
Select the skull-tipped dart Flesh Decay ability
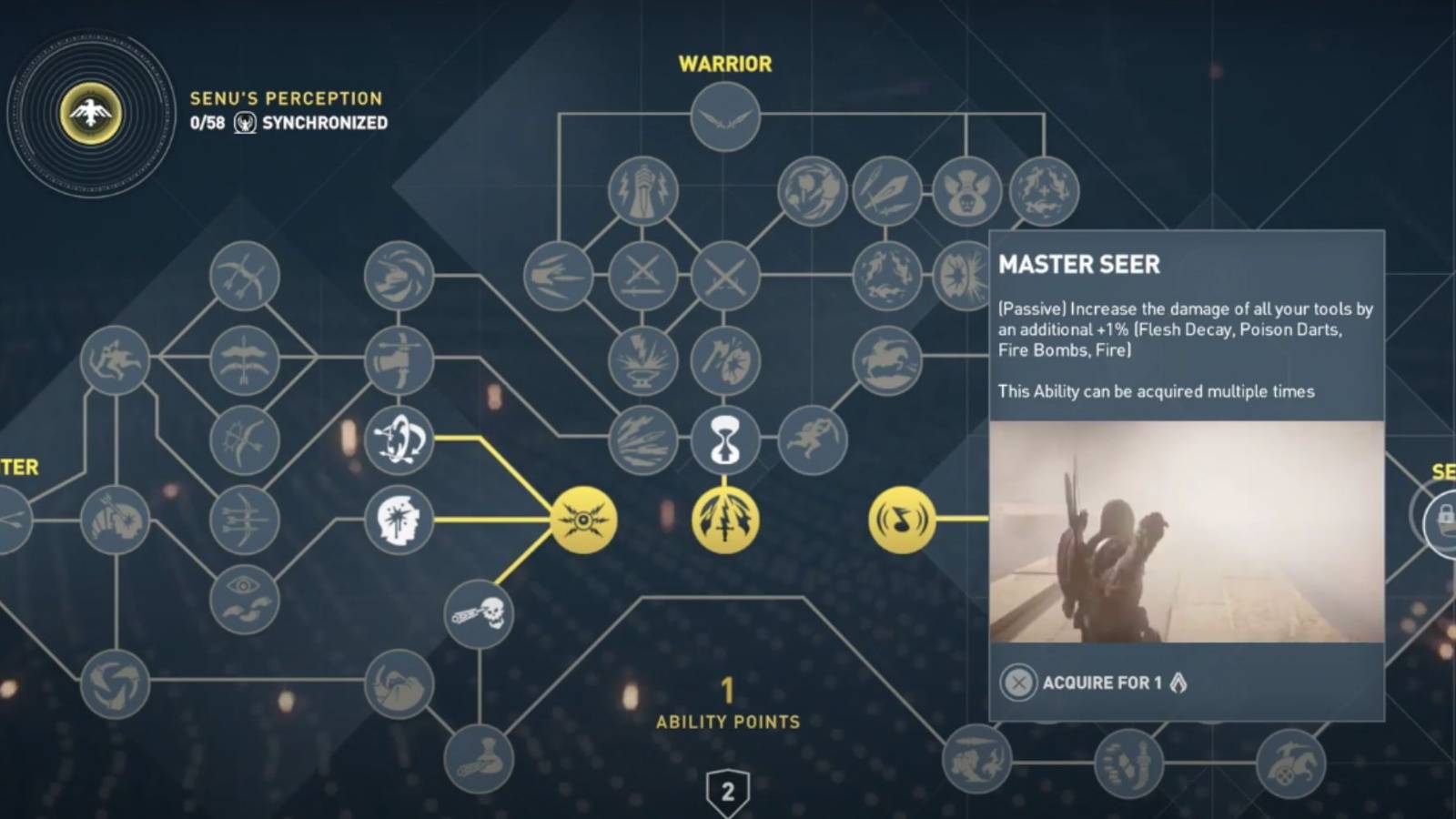click(x=480, y=614)
